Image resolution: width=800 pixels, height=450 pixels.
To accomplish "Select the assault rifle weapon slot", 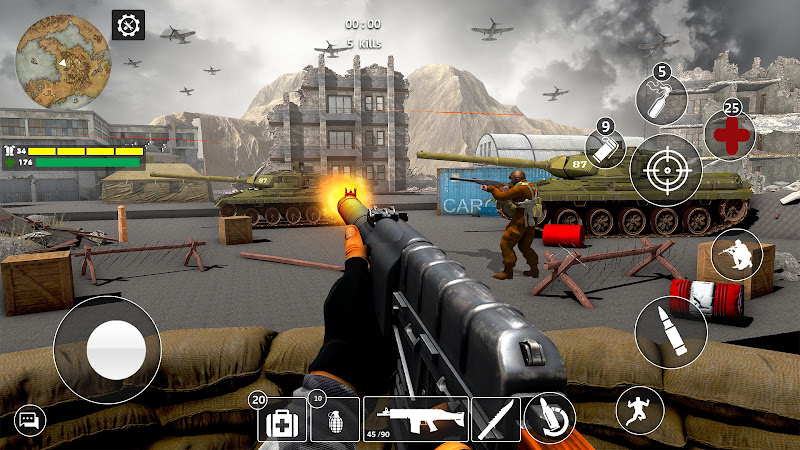I will click(415, 419).
